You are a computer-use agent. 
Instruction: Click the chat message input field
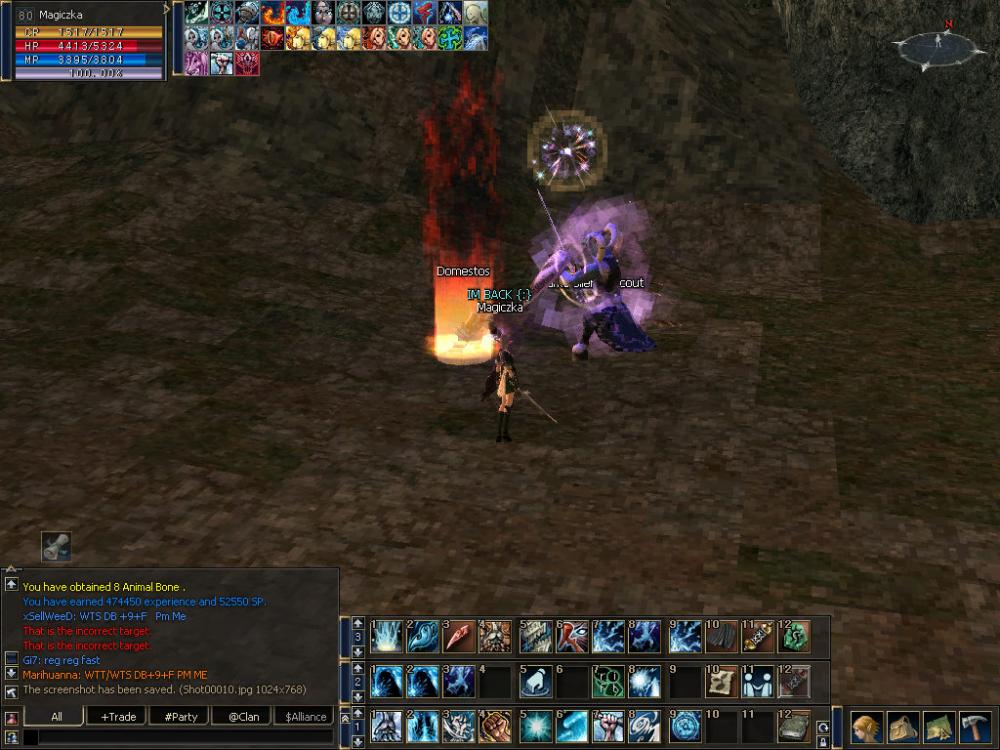tap(180, 737)
